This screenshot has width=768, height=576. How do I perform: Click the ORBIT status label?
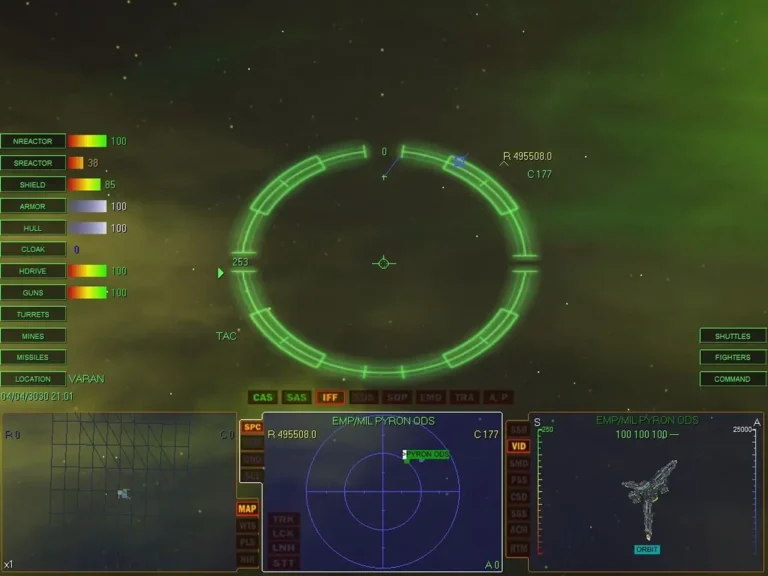(647, 549)
